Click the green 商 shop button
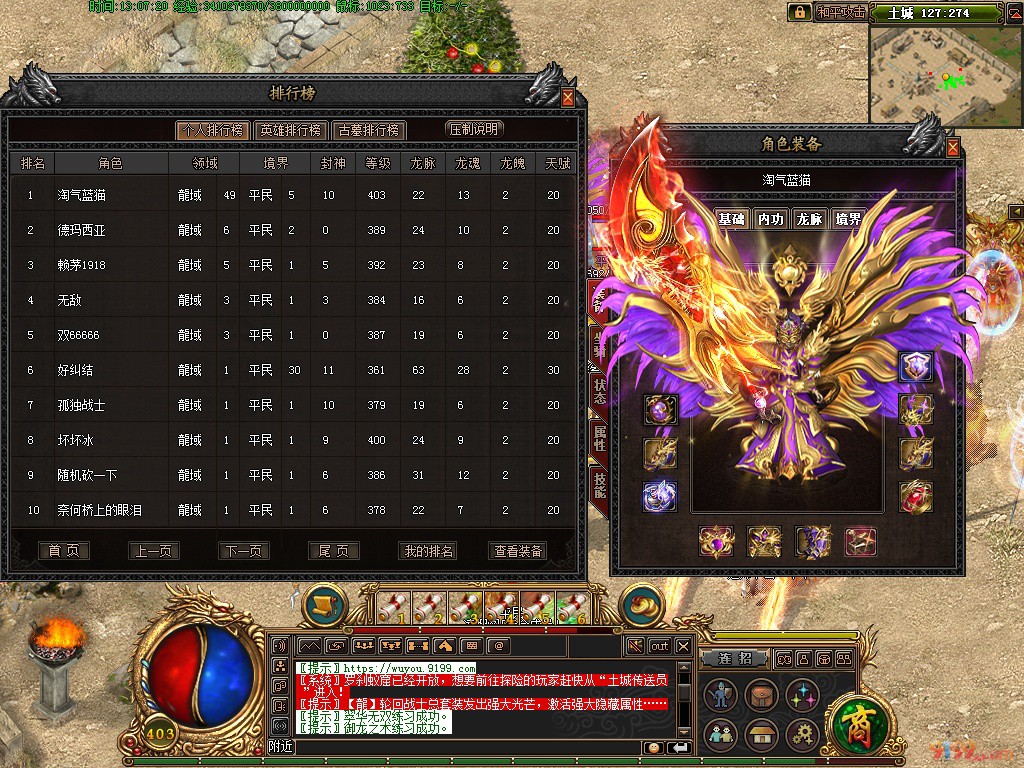Image resolution: width=1024 pixels, height=768 pixels. click(x=856, y=720)
